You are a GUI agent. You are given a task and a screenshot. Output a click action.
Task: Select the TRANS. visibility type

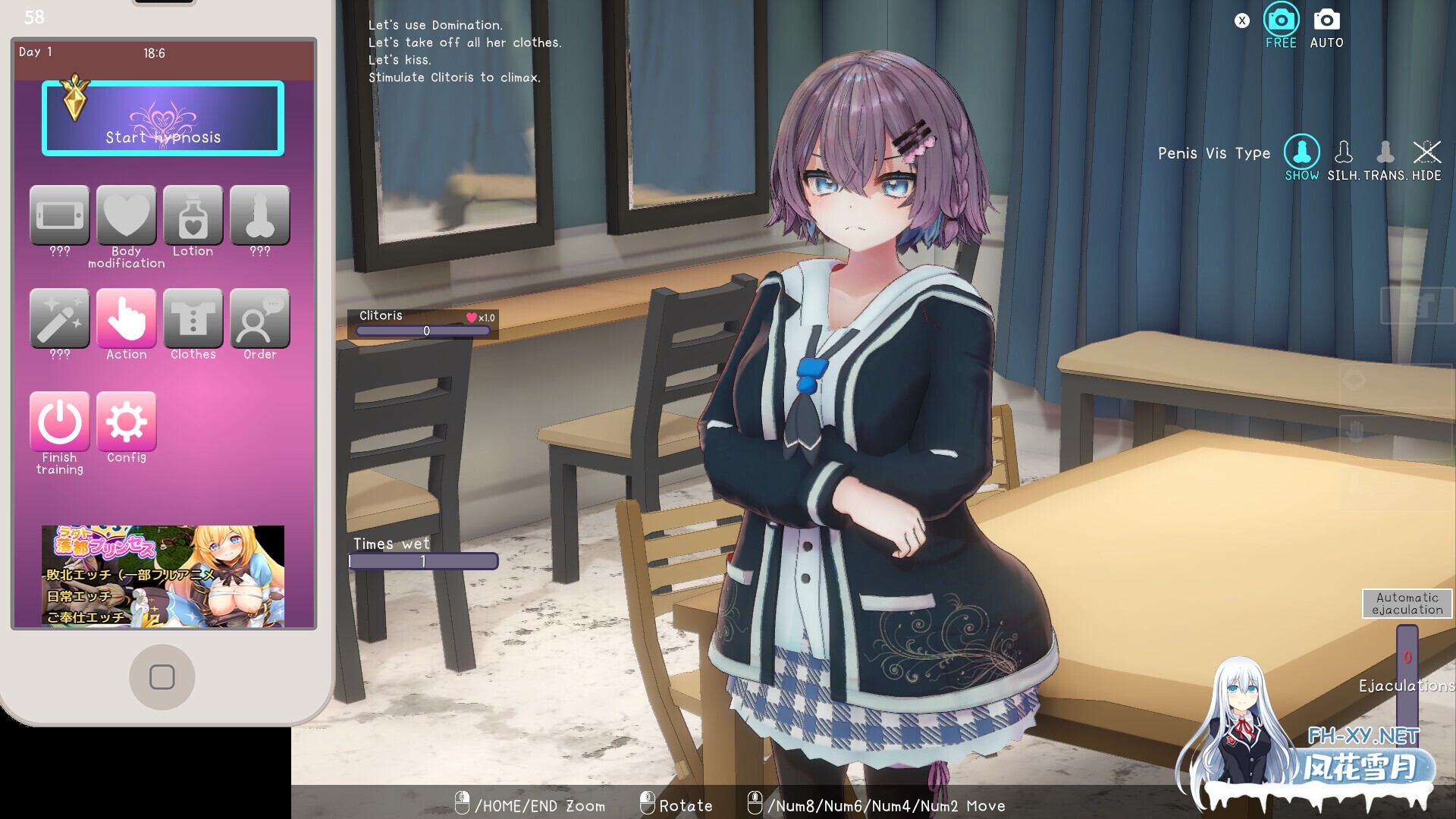click(1385, 152)
